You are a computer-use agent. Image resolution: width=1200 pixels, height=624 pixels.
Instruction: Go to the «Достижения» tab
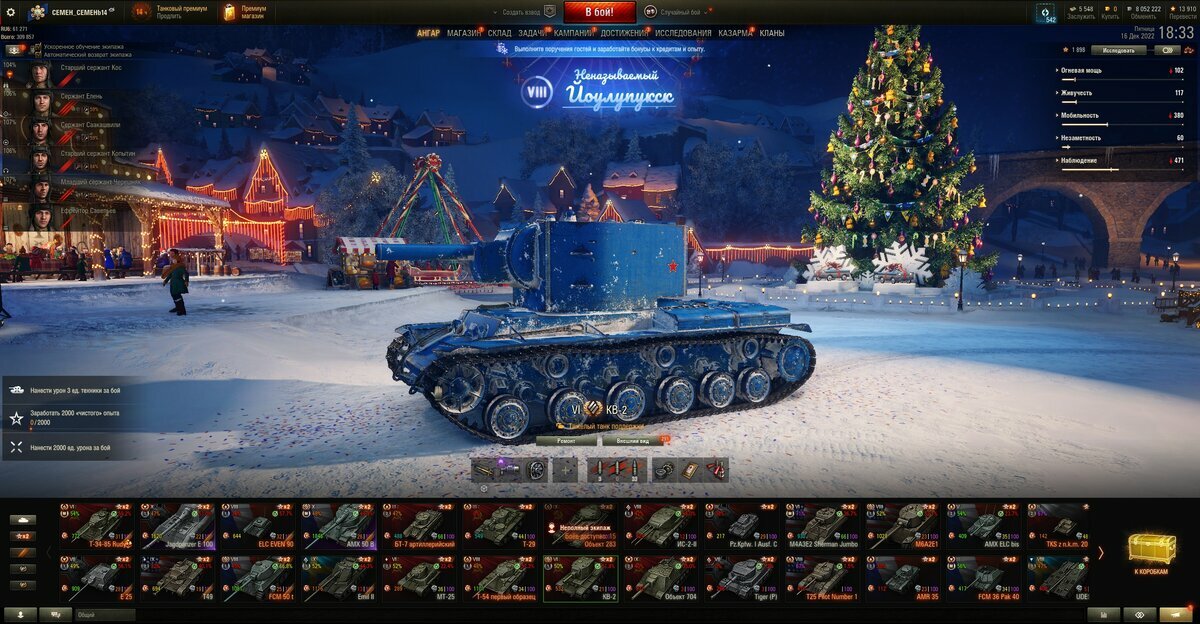click(624, 33)
